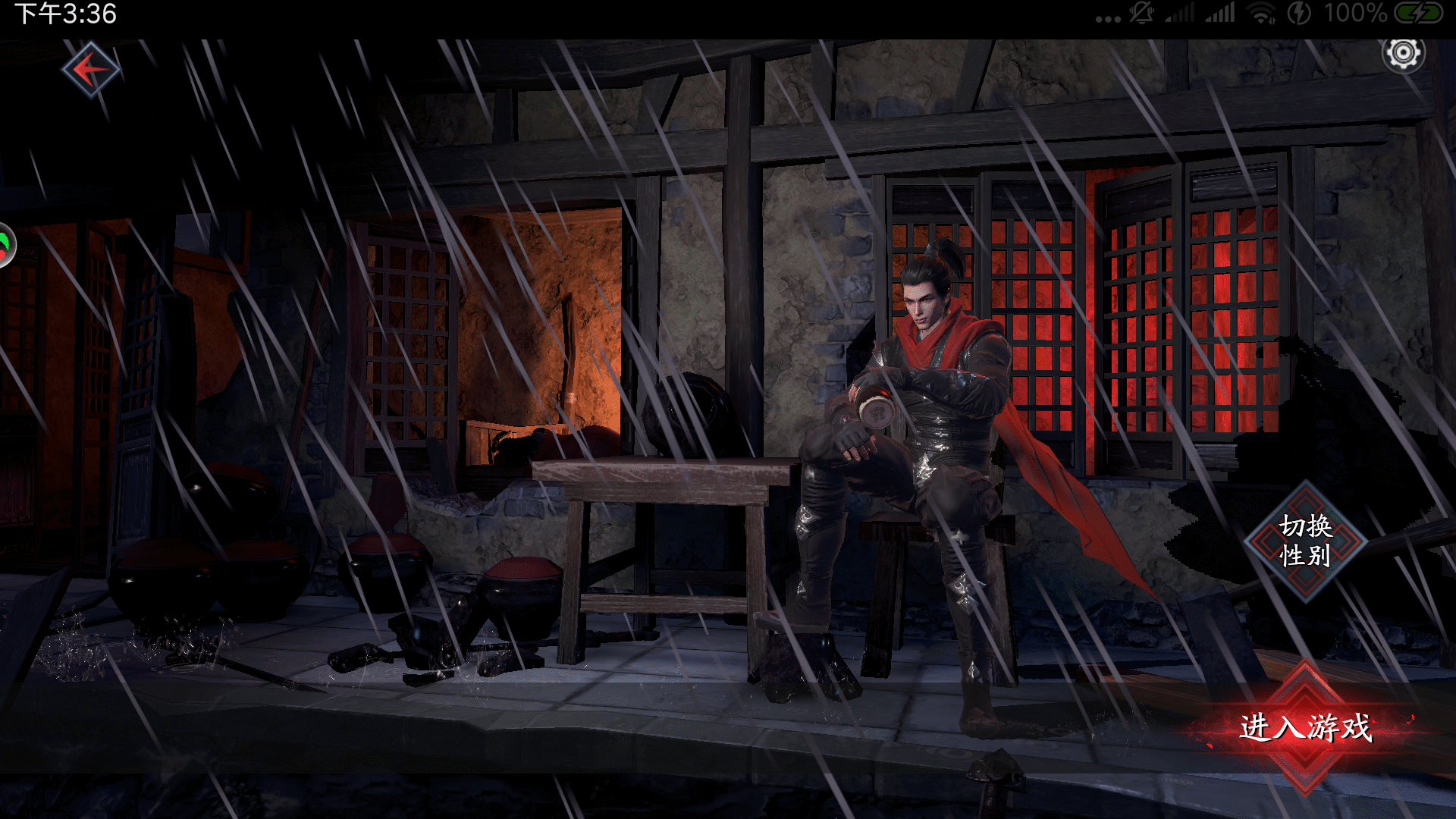
Task: Tap the floating assistant bubble at left edge
Action: click(x=6, y=245)
